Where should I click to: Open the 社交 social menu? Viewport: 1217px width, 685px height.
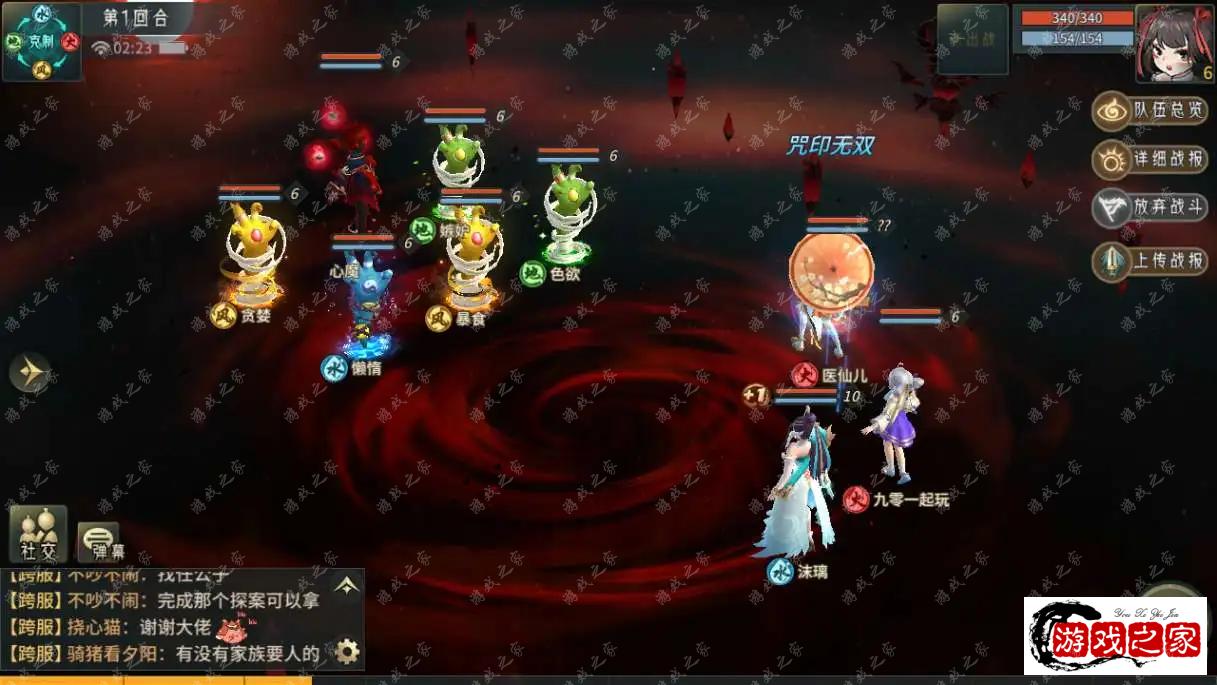pyautogui.click(x=38, y=534)
